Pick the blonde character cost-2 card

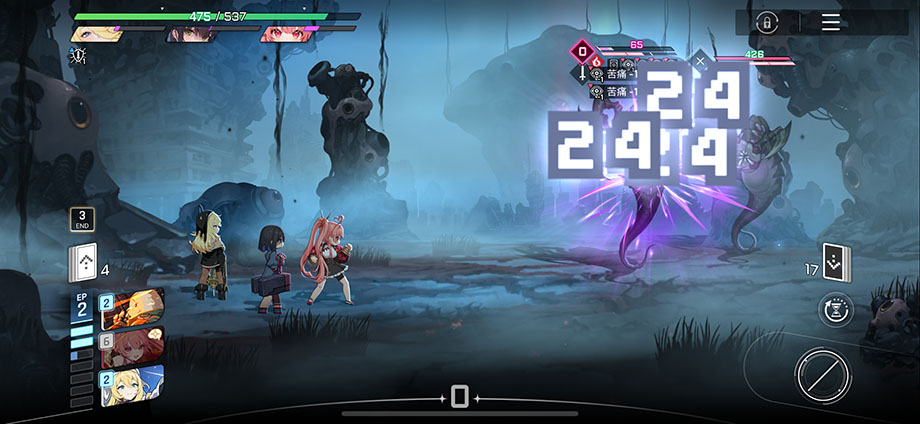pyautogui.click(x=132, y=386)
